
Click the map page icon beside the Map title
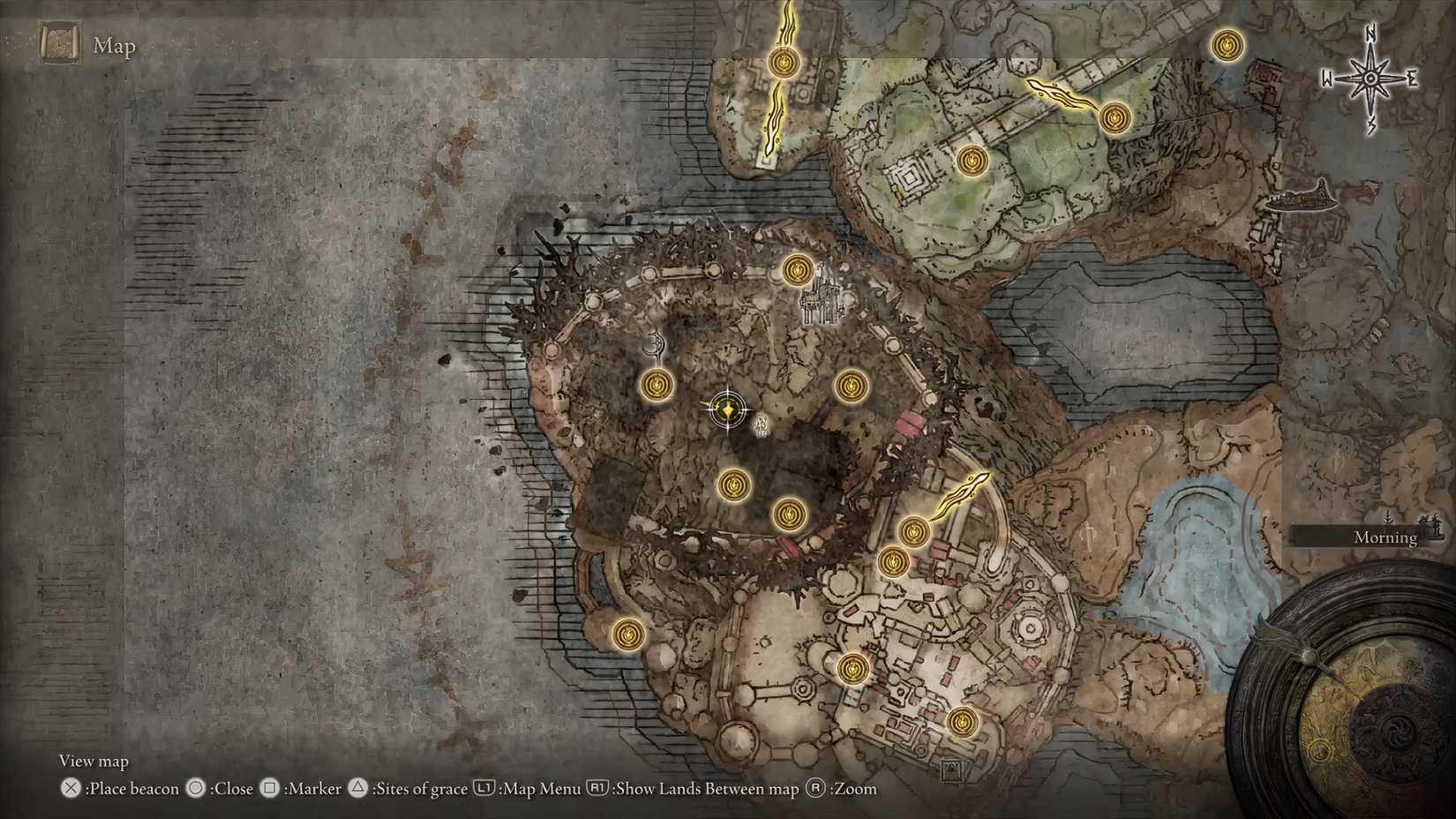58,42
